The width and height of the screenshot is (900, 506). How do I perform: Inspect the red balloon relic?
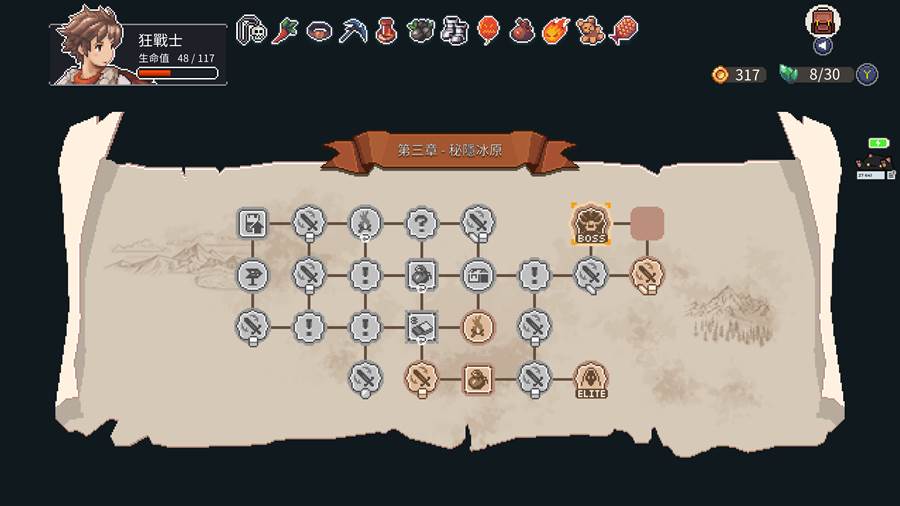488,31
